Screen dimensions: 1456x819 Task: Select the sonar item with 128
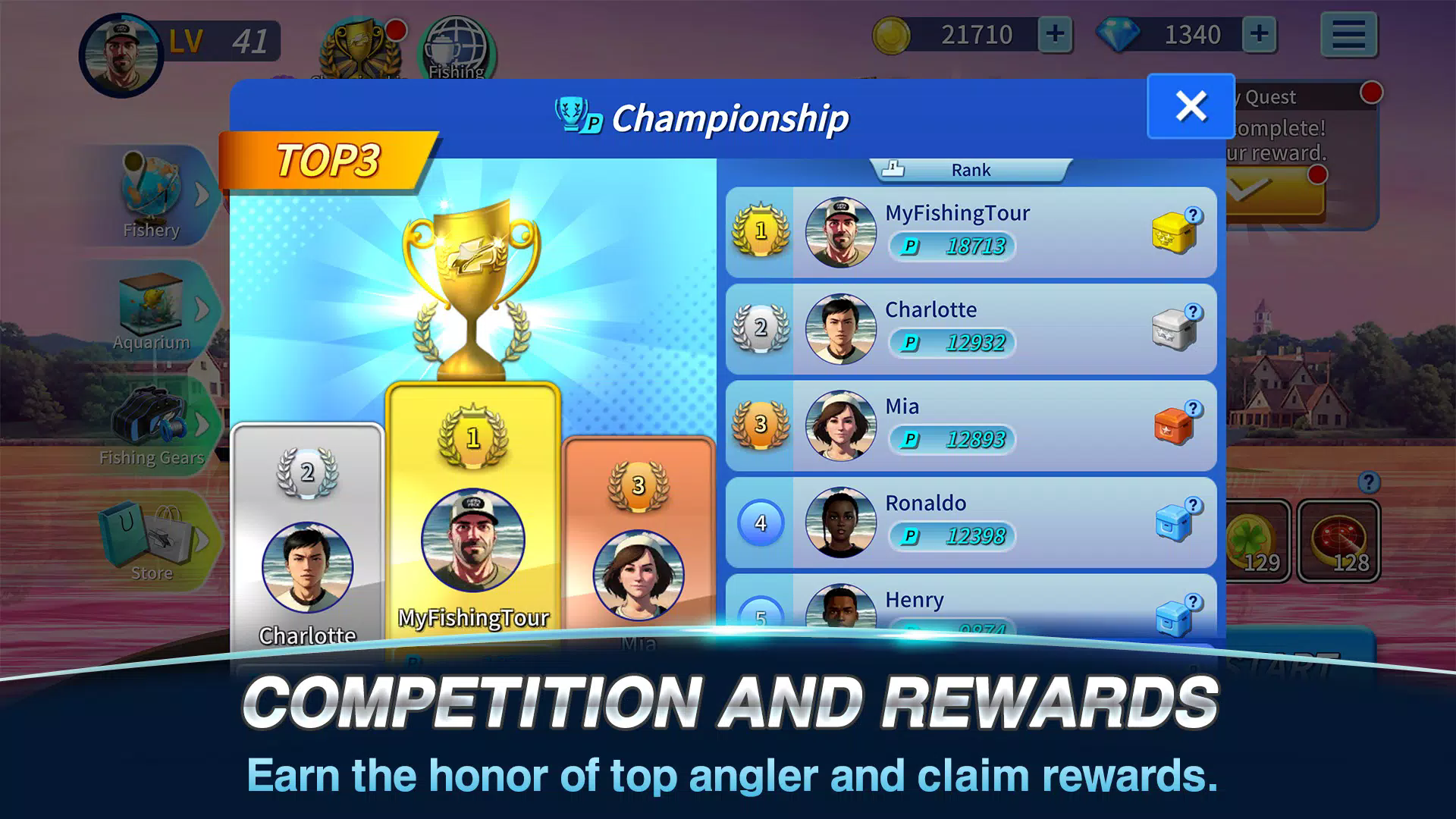click(x=1338, y=541)
